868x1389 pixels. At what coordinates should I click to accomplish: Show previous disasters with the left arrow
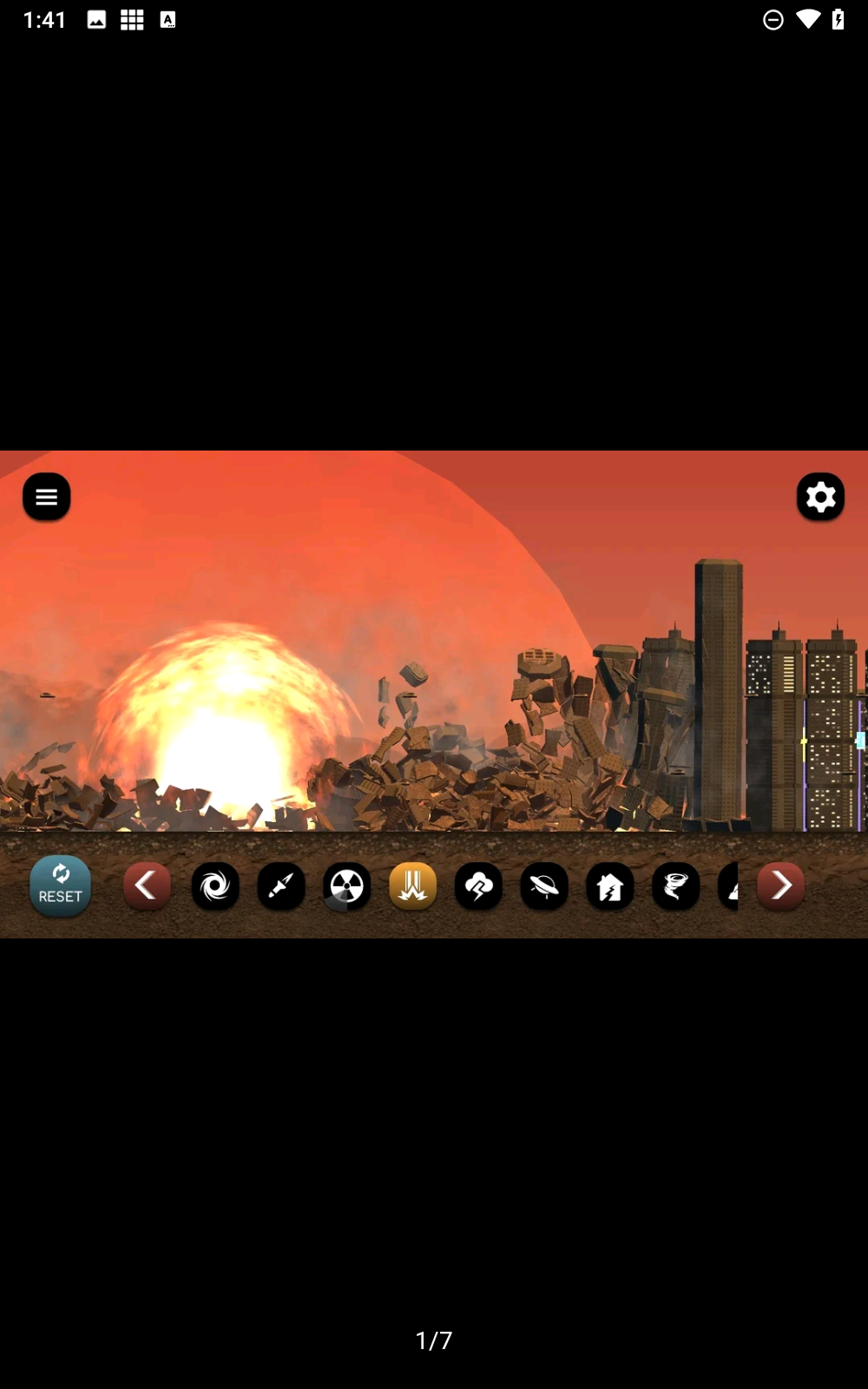147,885
